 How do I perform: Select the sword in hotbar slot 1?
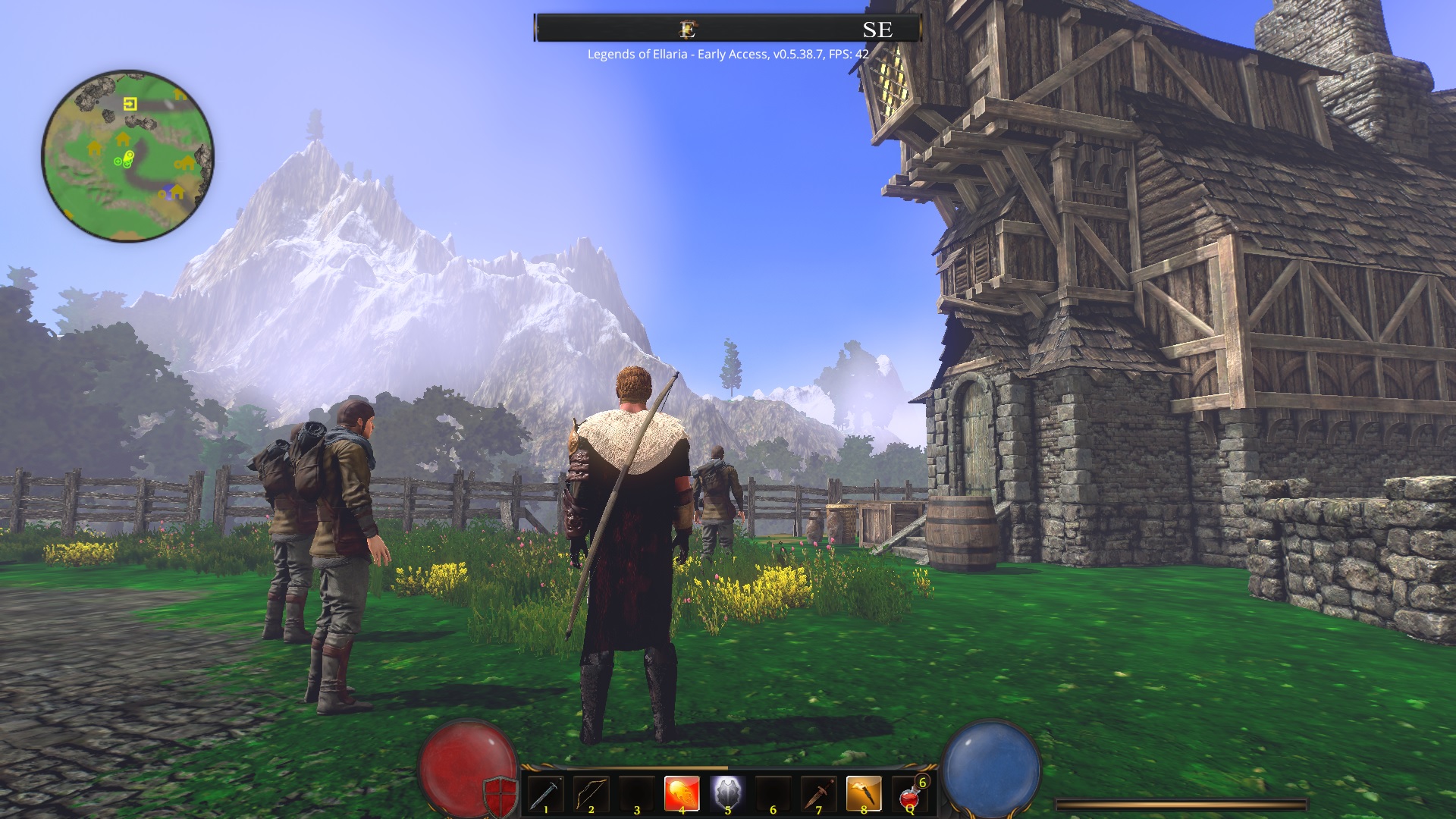click(546, 792)
